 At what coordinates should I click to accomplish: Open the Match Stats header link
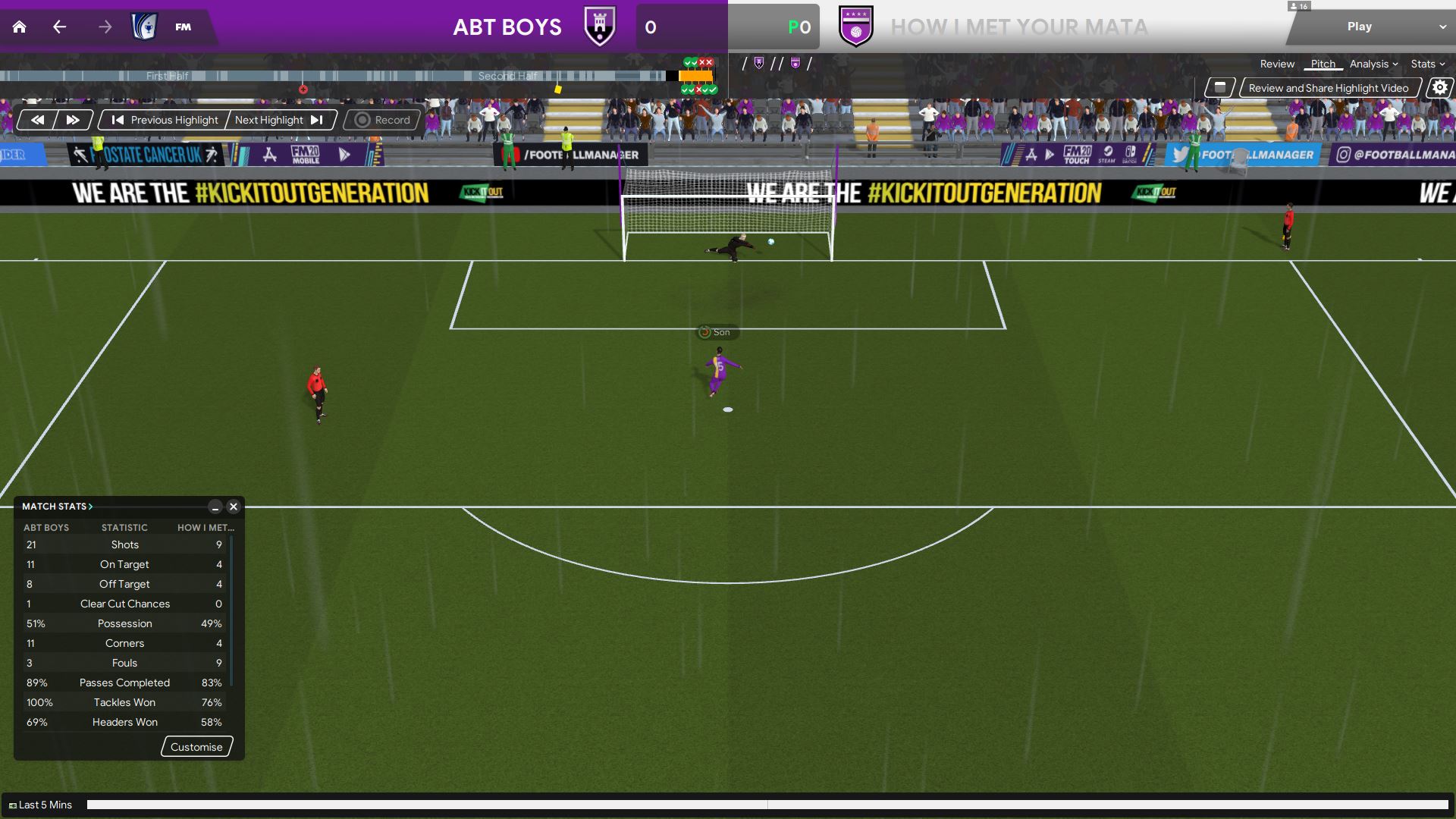point(57,507)
